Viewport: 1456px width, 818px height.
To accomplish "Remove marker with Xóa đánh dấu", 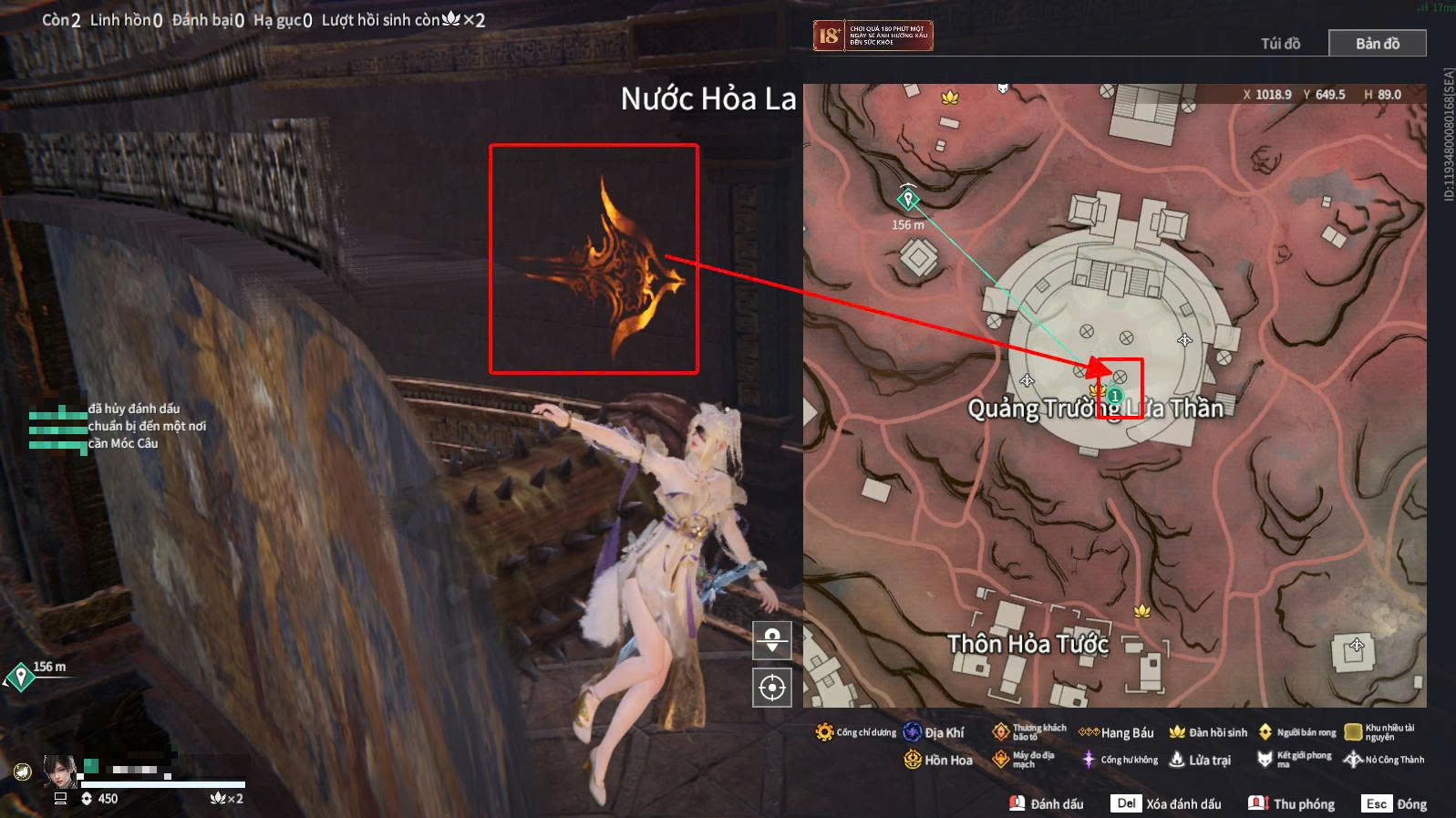I will 1166,803.
